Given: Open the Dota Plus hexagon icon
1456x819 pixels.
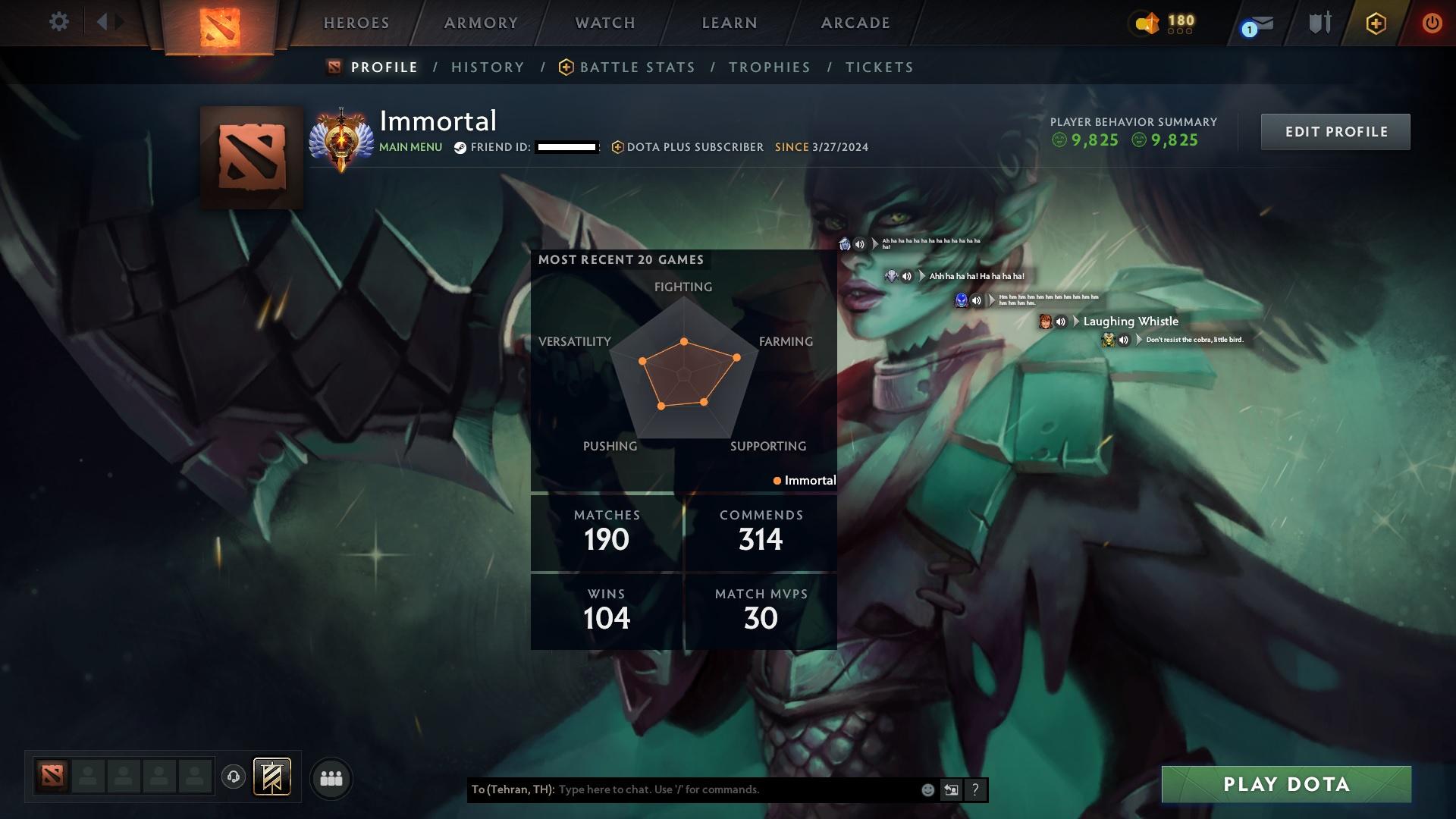Looking at the screenshot, I should pos(1376,23).
